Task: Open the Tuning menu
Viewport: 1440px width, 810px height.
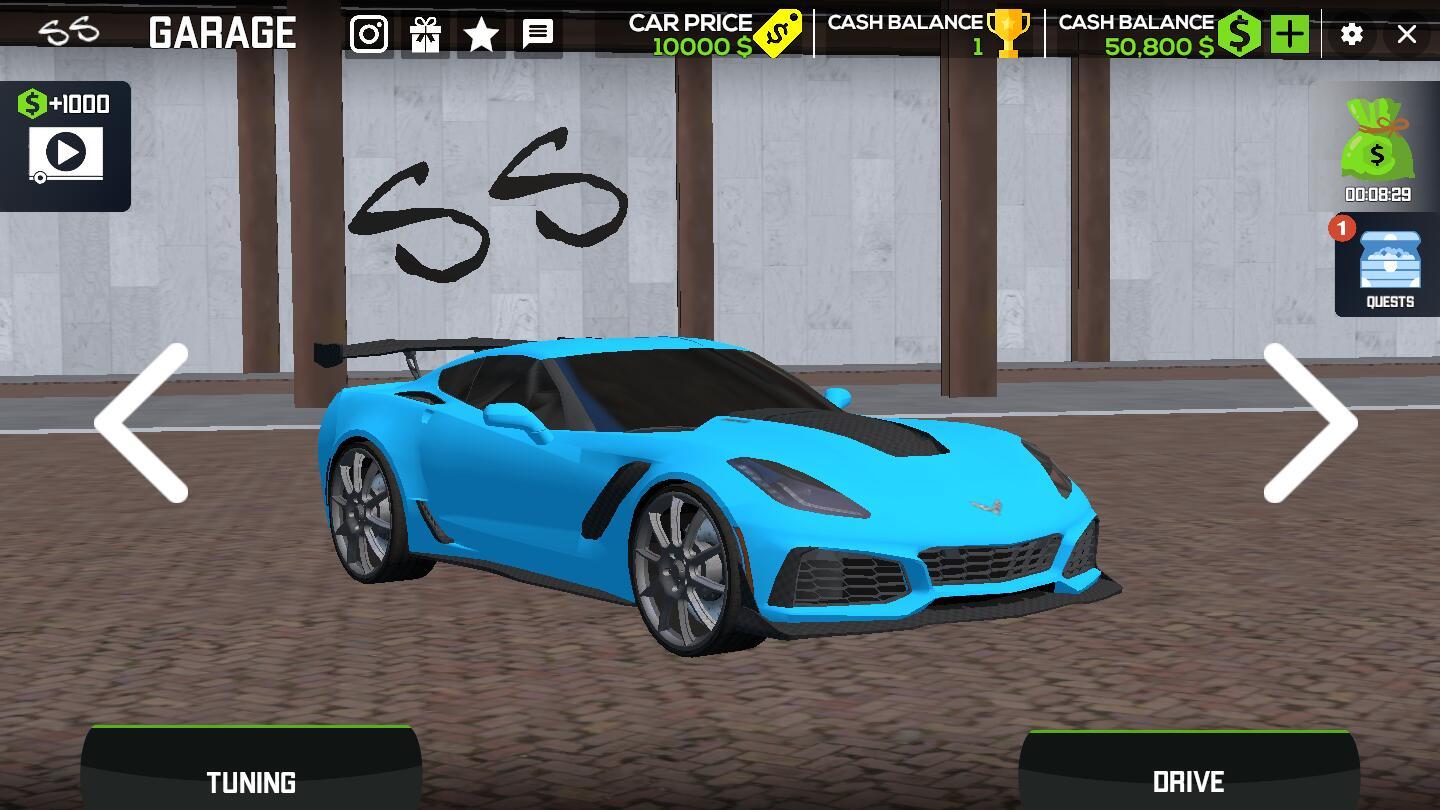Action: coord(251,770)
